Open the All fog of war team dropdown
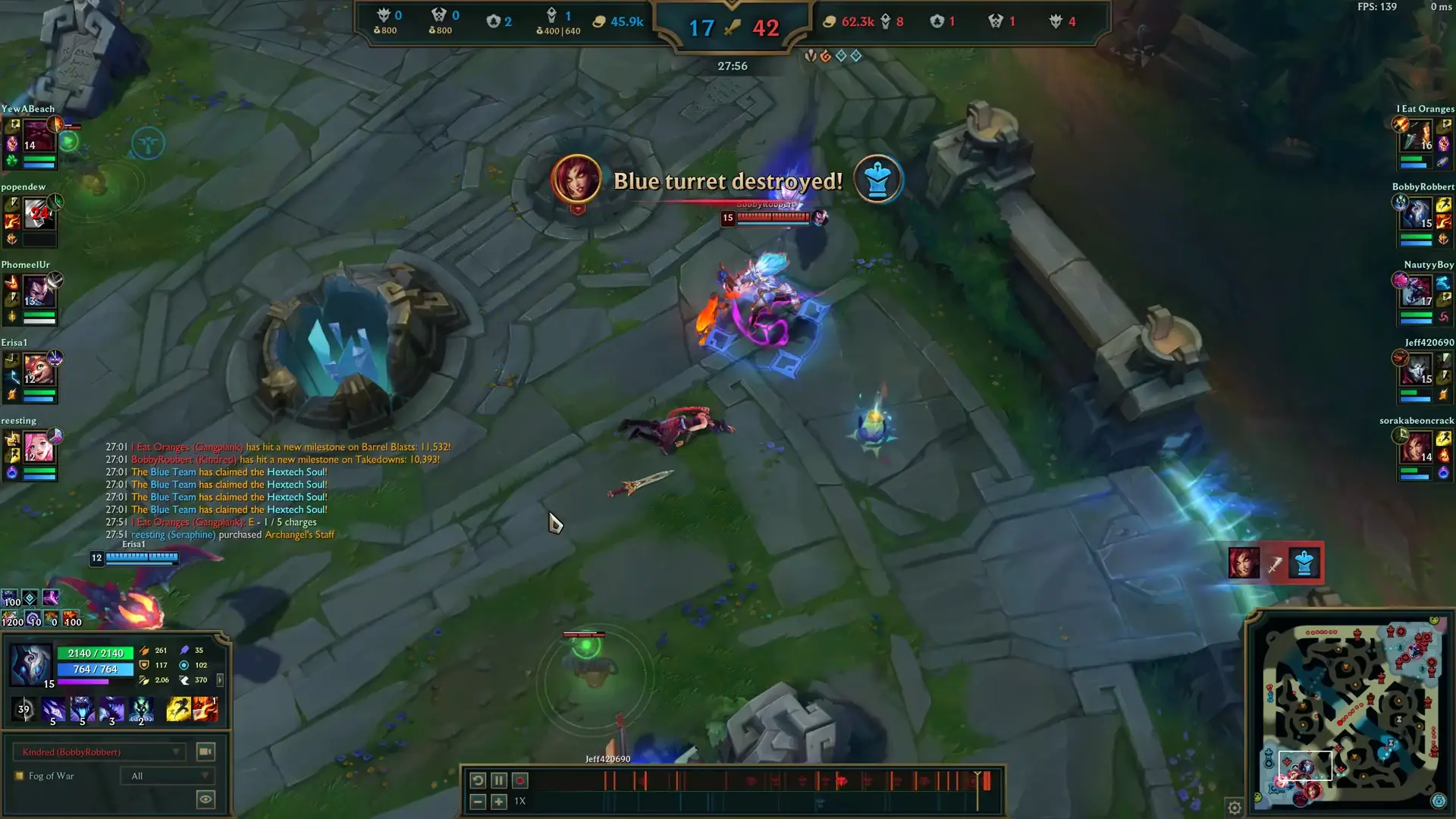This screenshot has width=1456, height=819. coord(168,776)
